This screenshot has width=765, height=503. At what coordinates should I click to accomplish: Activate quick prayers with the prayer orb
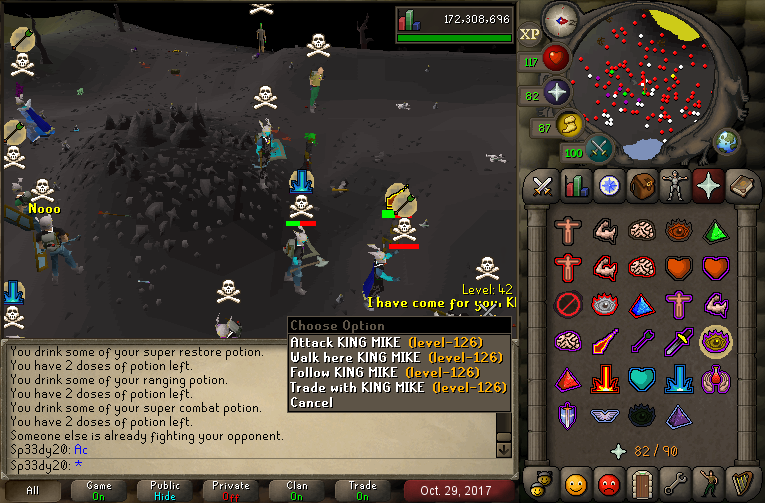coord(556,93)
